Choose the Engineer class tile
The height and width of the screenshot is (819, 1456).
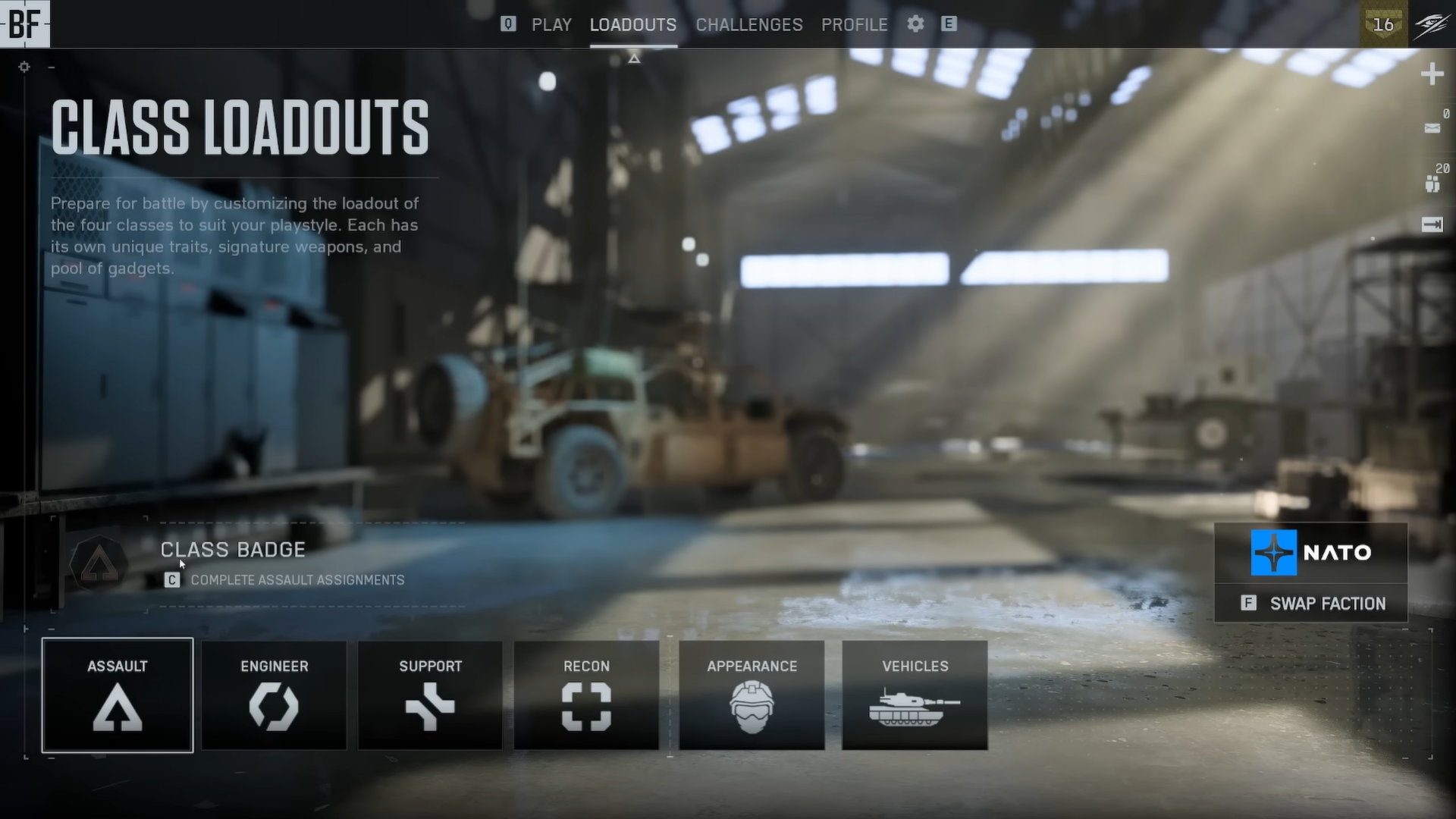(x=275, y=695)
